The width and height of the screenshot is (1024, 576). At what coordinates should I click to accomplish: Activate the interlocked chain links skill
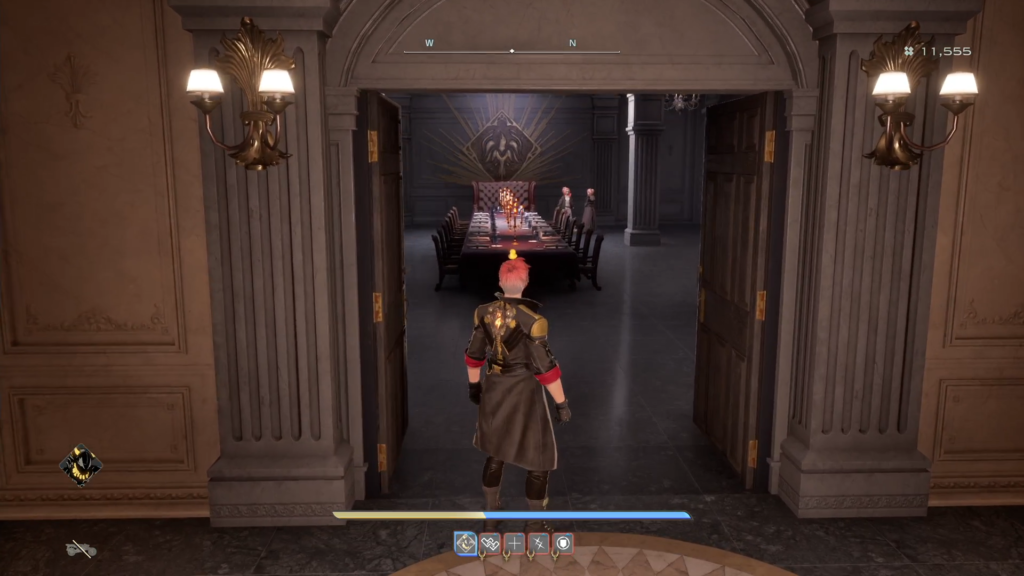pyautogui.click(x=490, y=543)
